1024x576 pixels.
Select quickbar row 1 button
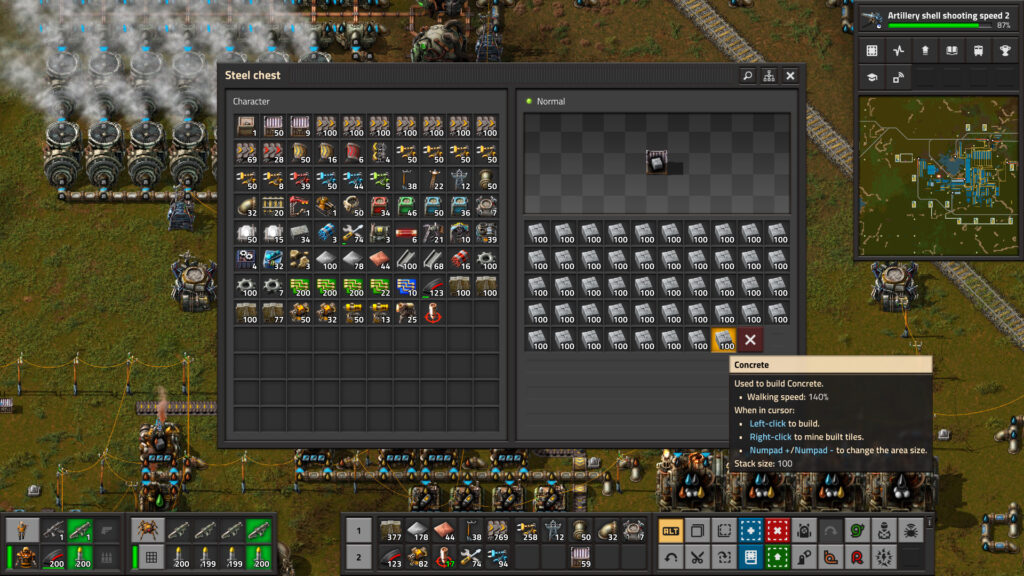[x=358, y=531]
